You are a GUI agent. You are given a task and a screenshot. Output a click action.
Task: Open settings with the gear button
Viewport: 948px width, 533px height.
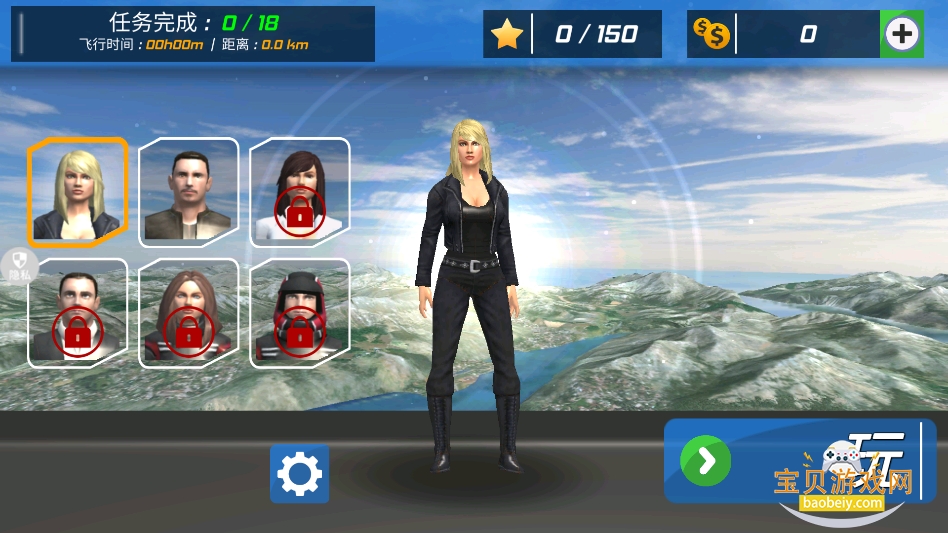(x=299, y=474)
